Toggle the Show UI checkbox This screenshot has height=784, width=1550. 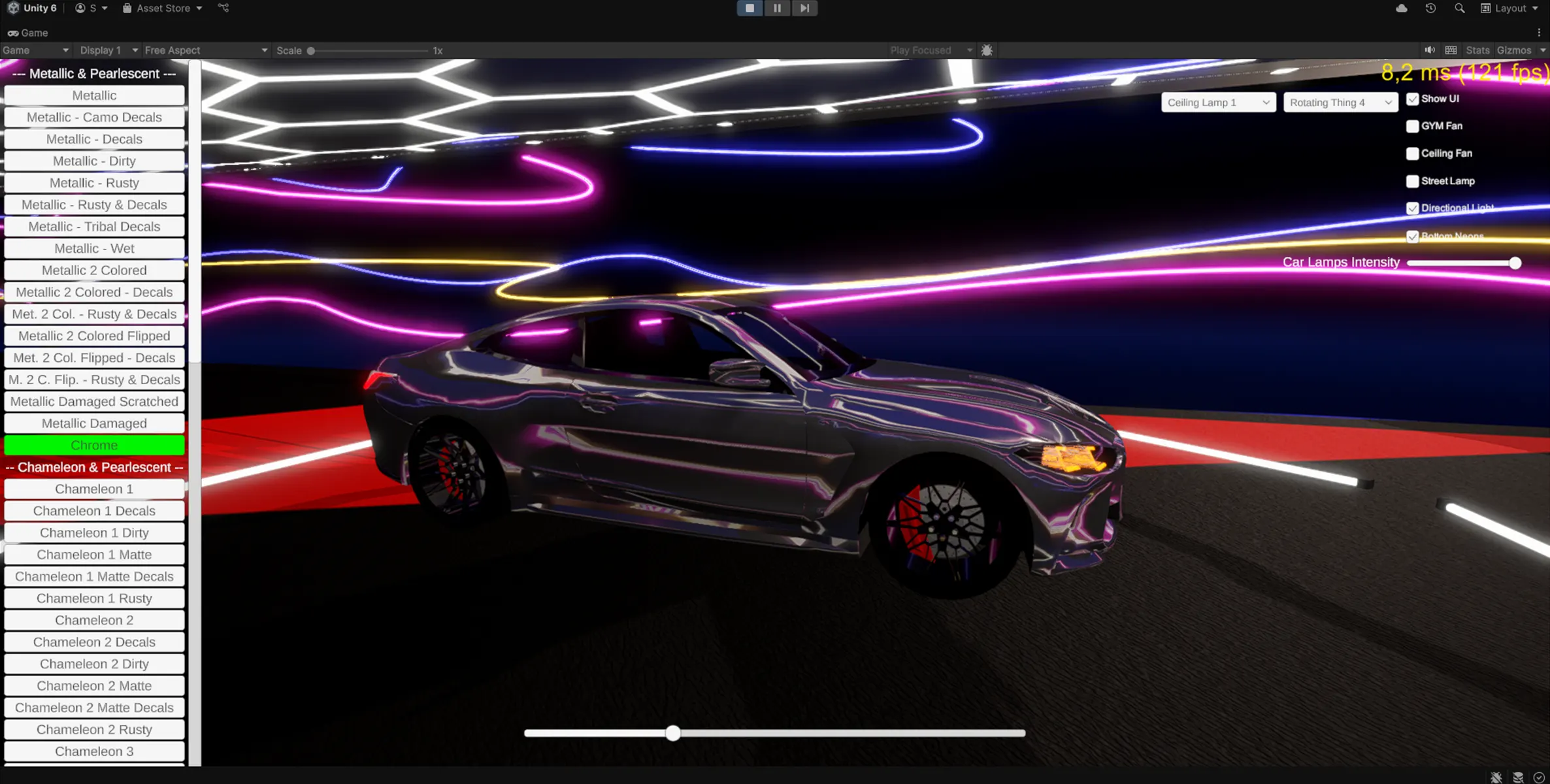tap(1412, 99)
